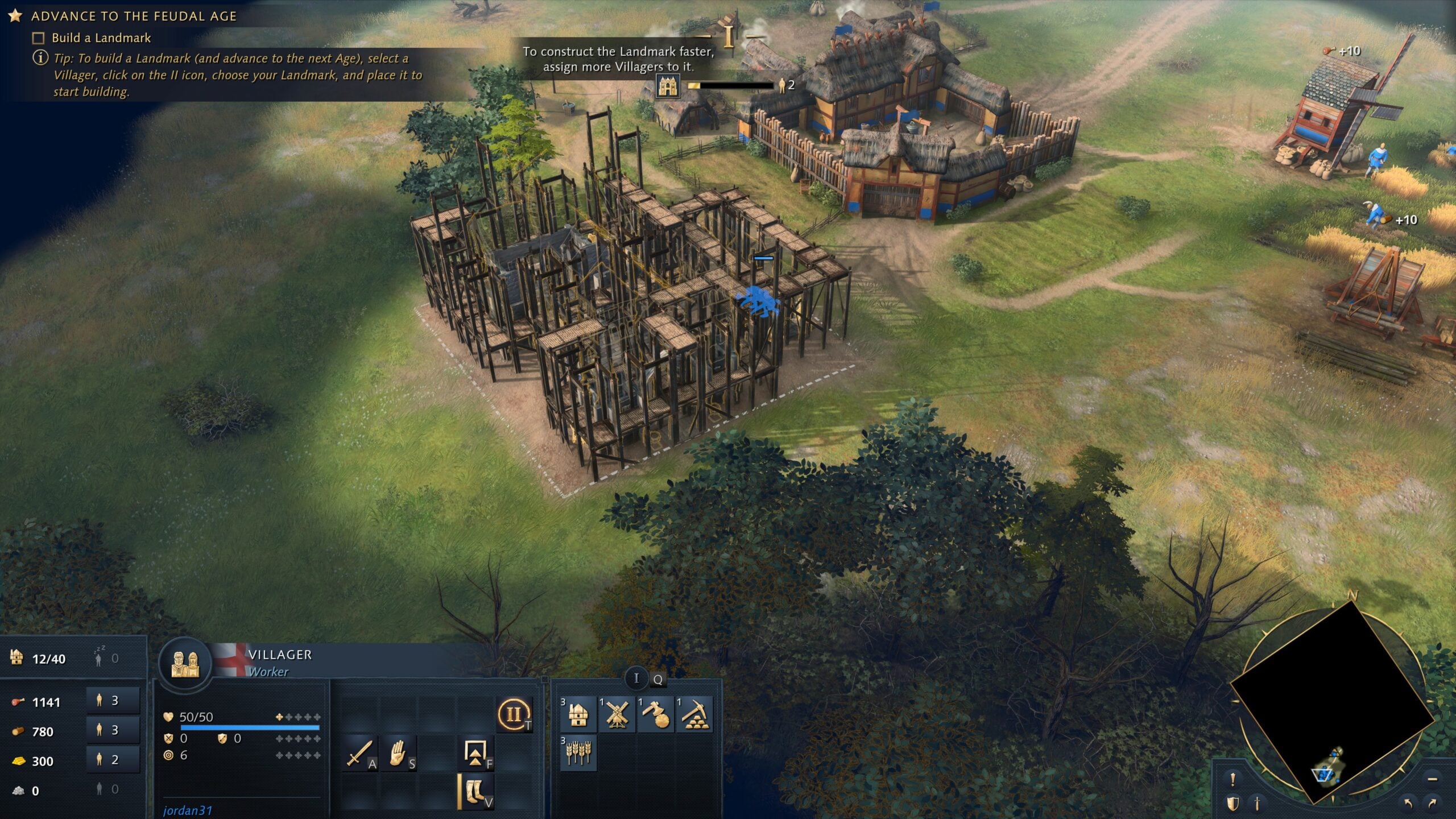1456x819 pixels.
Task: Select the windmill building group icon
Action: coord(617,714)
